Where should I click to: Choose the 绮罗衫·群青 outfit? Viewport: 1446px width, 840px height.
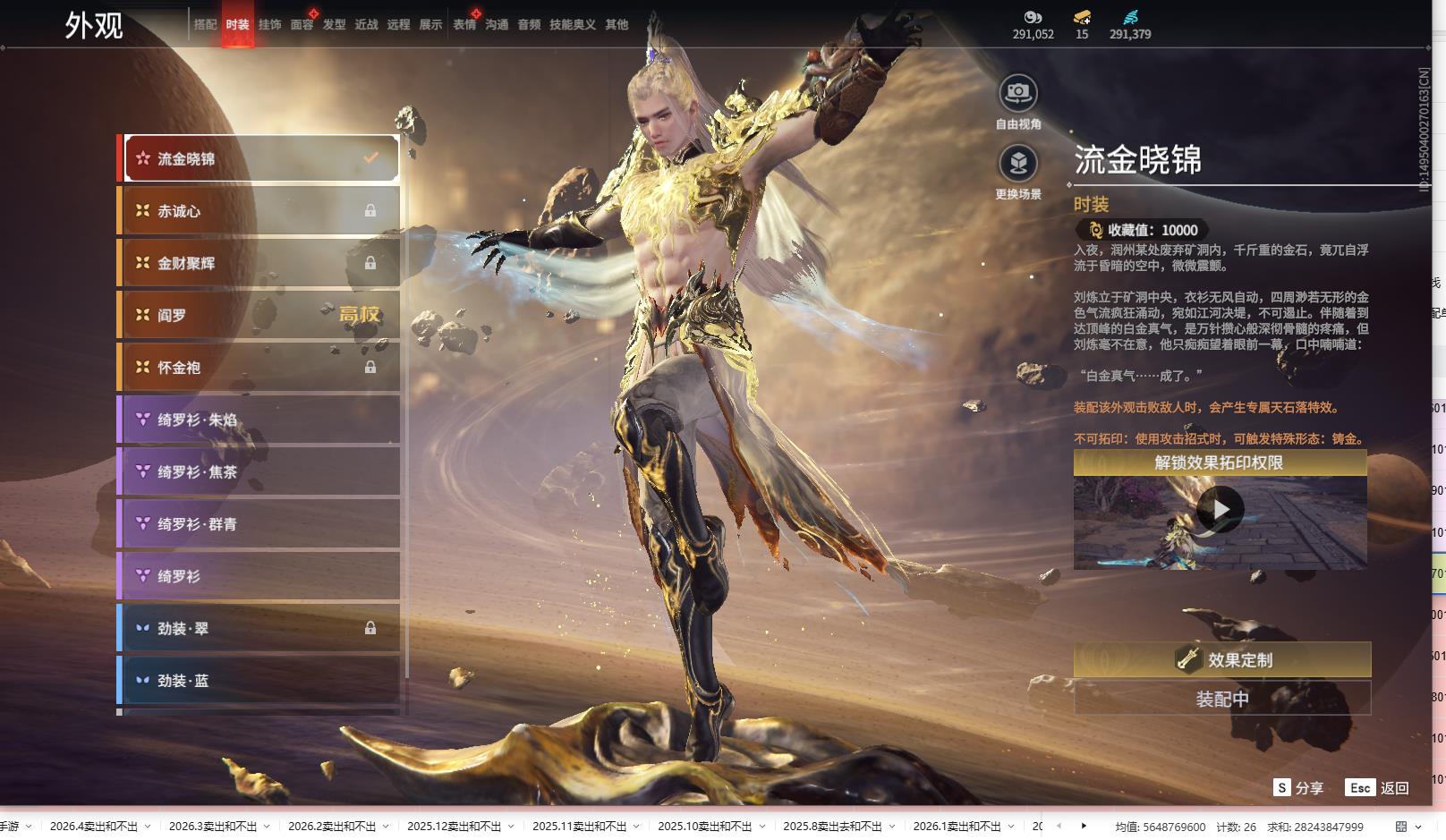pyautogui.click(x=259, y=524)
